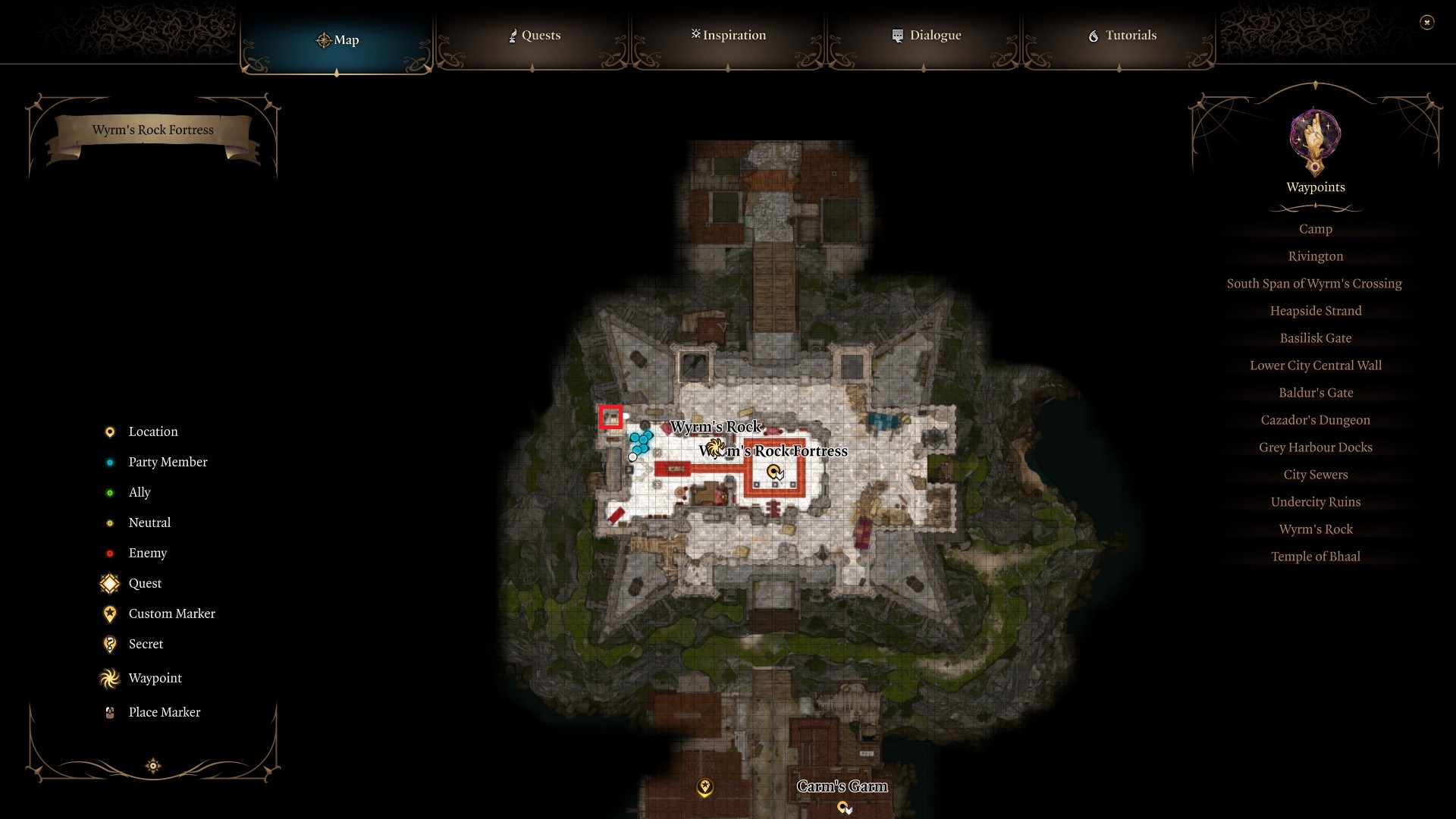Select the Custom Marker icon in legend
The image size is (1456, 819).
109,613
